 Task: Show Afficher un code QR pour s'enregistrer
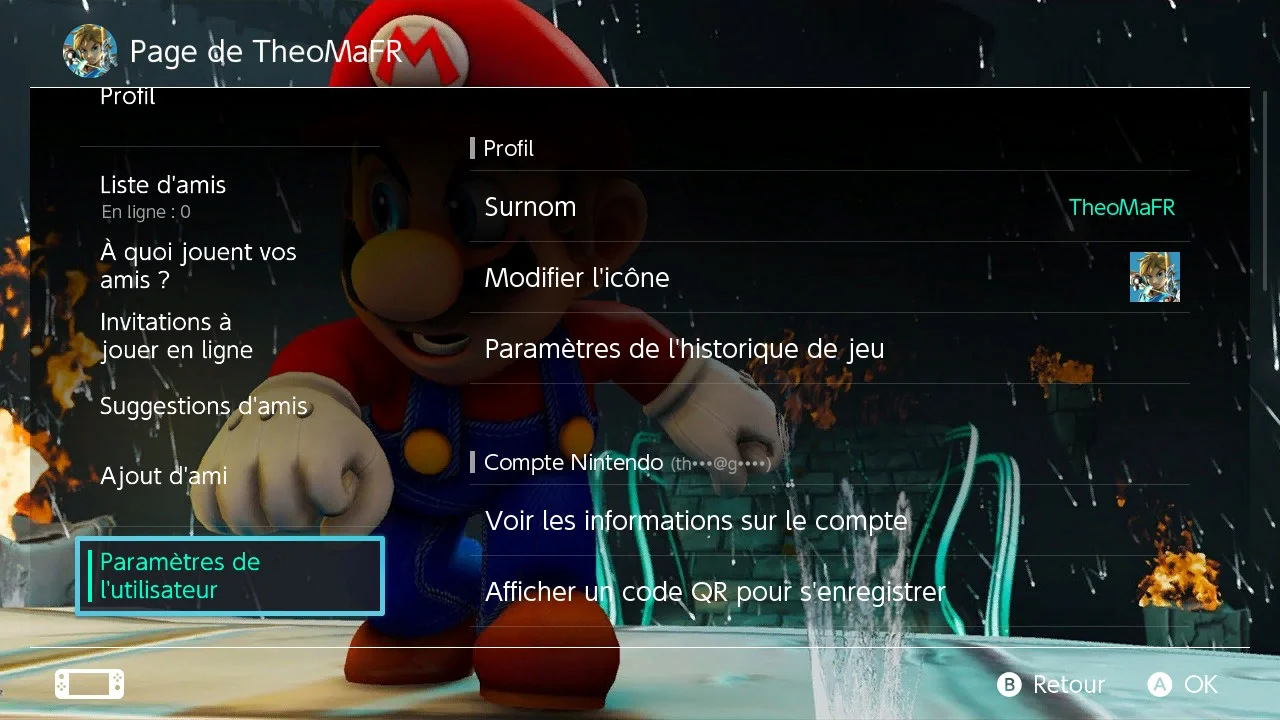pyautogui.click(x=715, y=591)
